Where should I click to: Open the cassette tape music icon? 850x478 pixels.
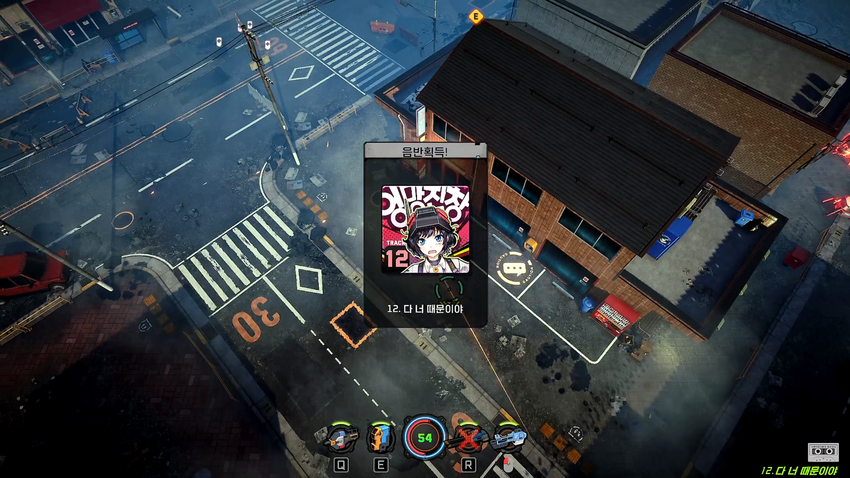[822, 452]
